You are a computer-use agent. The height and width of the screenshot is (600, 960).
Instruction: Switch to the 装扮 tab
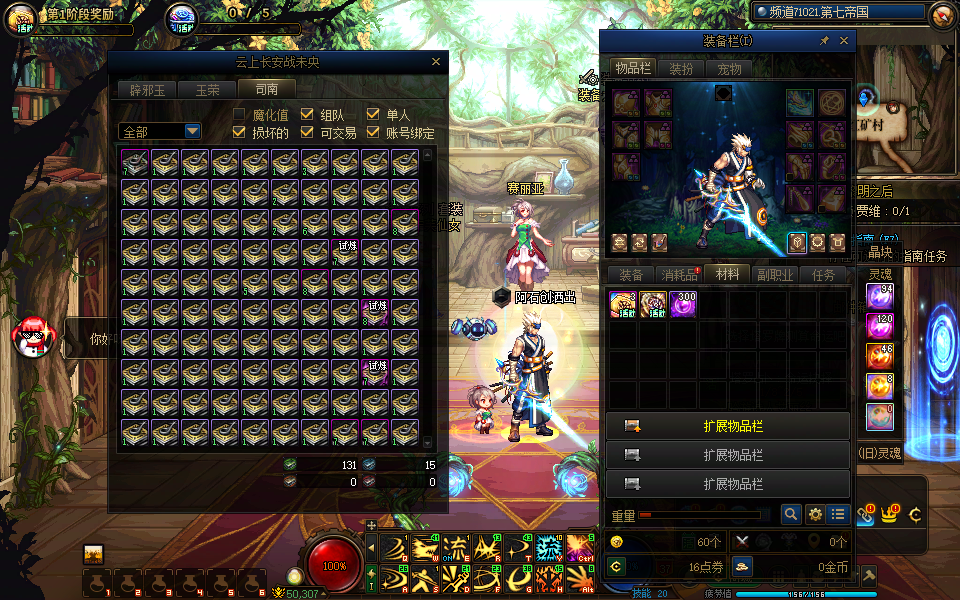pyautogui.click(x=681, y=69)
